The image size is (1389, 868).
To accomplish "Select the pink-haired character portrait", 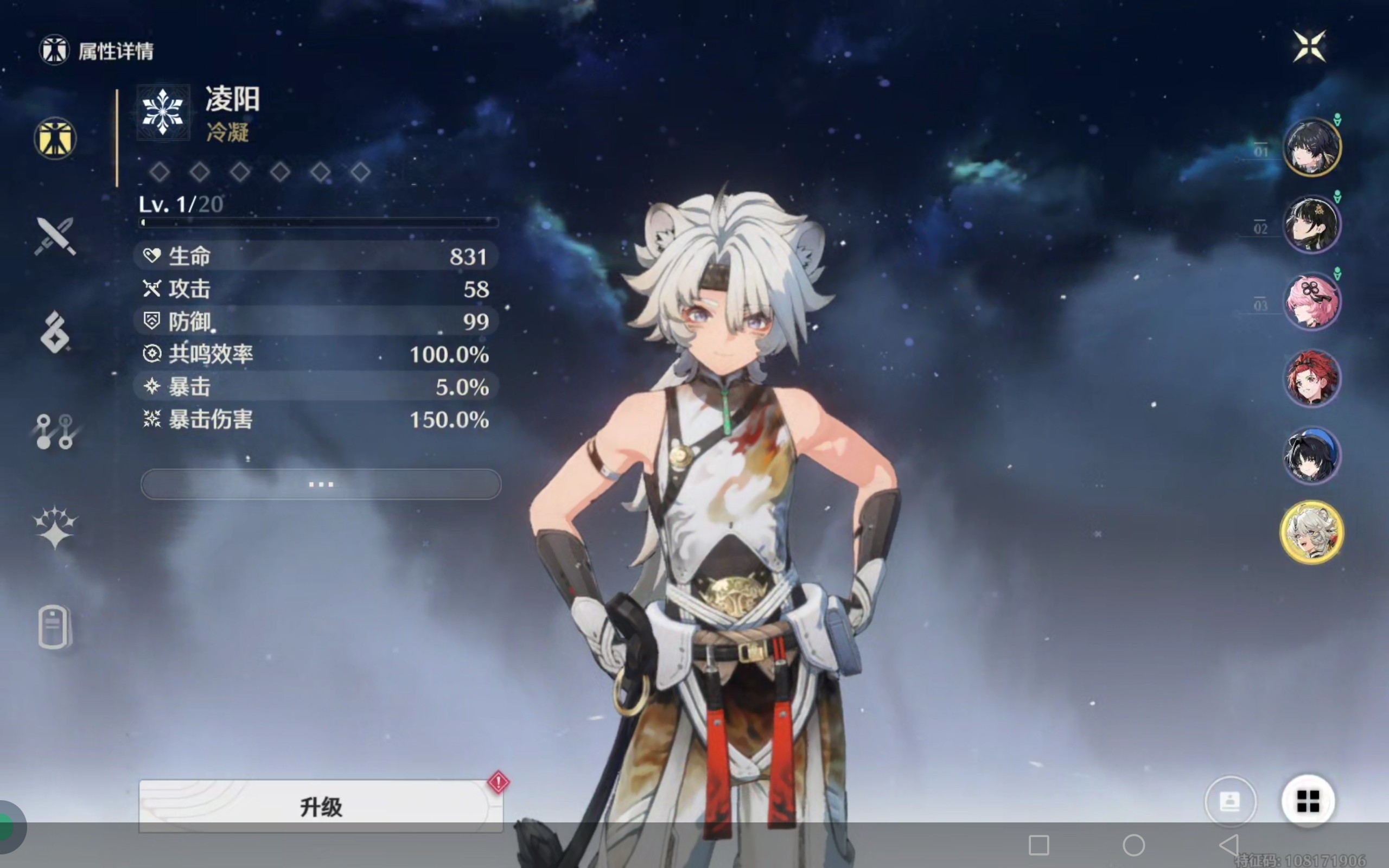I will click(1312, 302).
